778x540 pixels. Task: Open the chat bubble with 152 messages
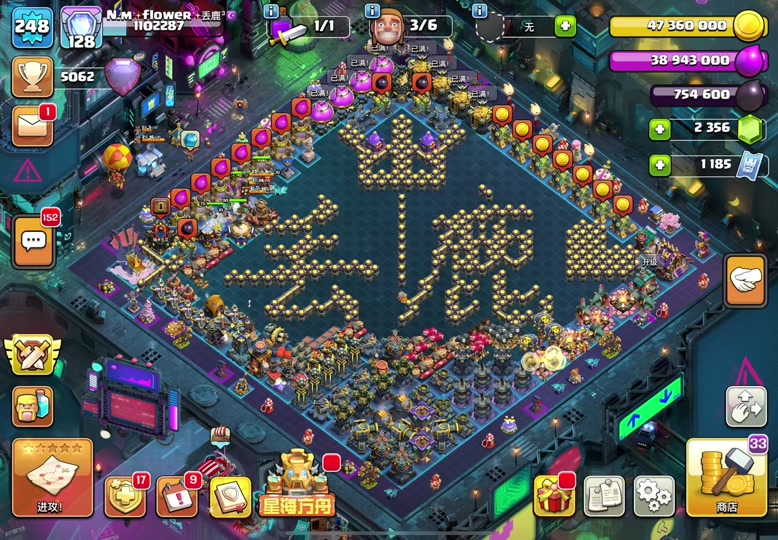[33, 241]
